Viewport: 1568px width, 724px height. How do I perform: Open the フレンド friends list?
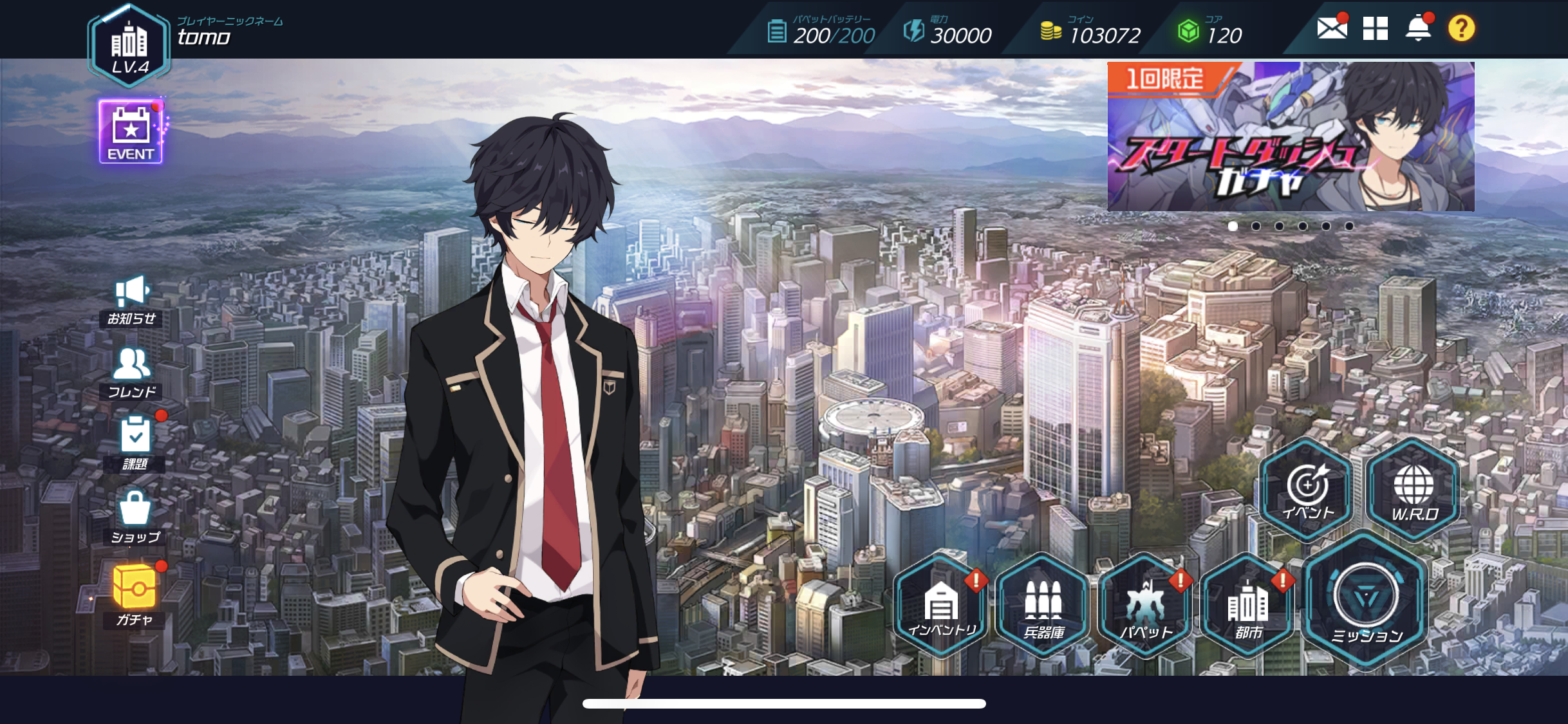[x=132, y=373]
